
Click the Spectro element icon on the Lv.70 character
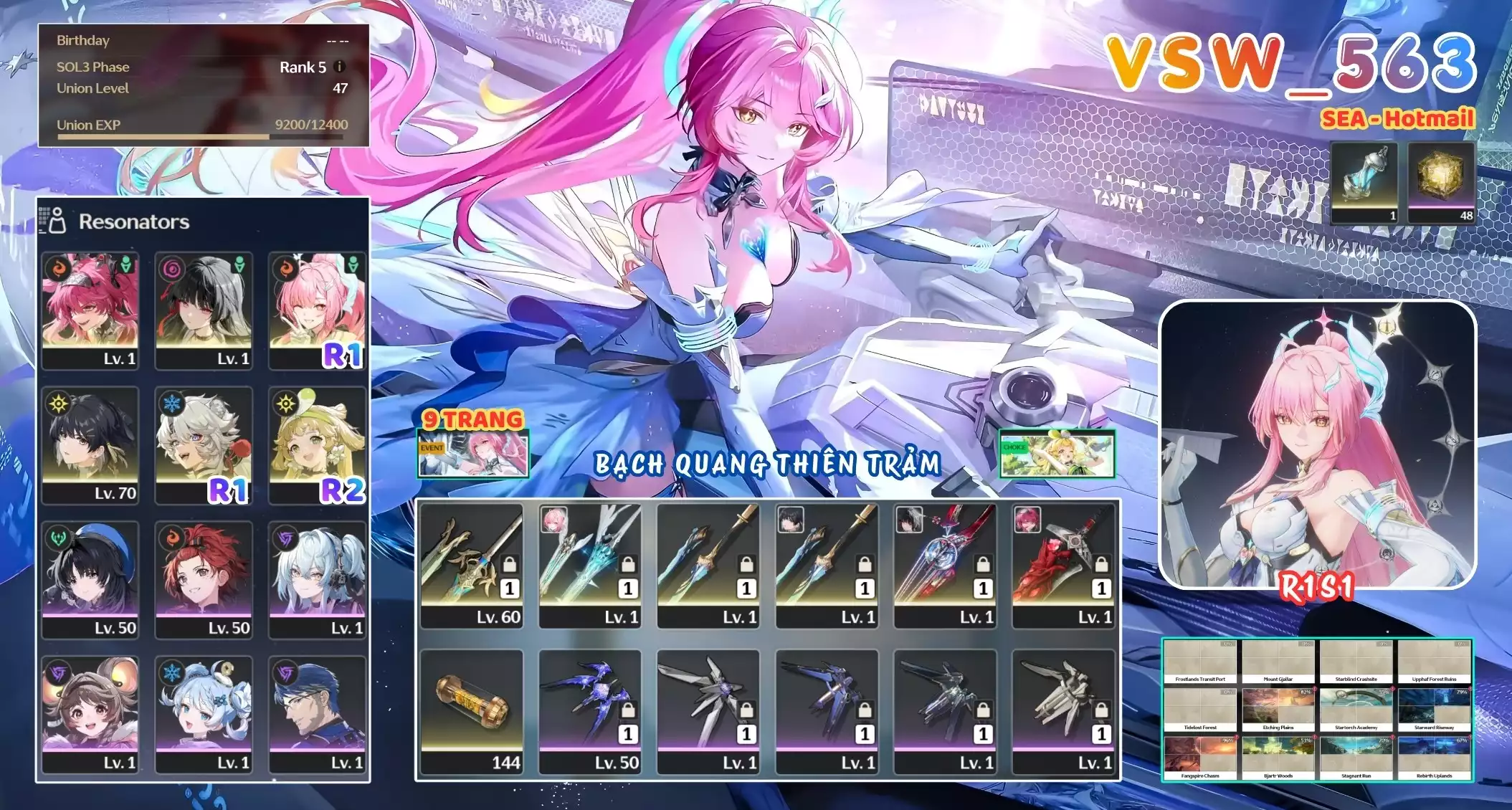58,404
